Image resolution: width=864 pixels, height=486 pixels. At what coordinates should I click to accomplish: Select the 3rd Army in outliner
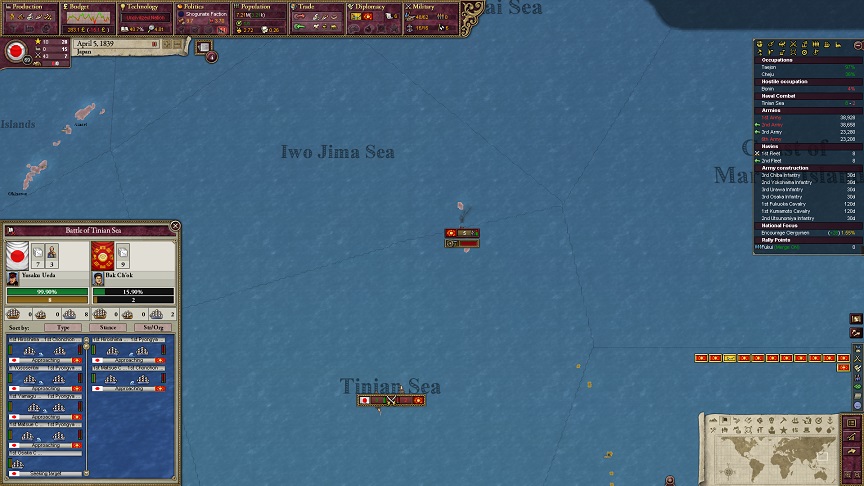coord(772,132)
